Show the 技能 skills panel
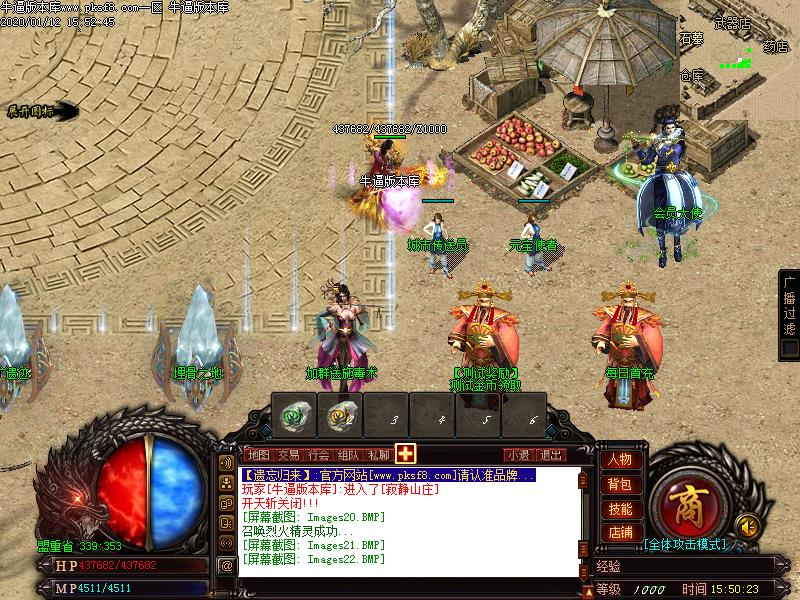 pyautogui.click(x=619, y=509)
